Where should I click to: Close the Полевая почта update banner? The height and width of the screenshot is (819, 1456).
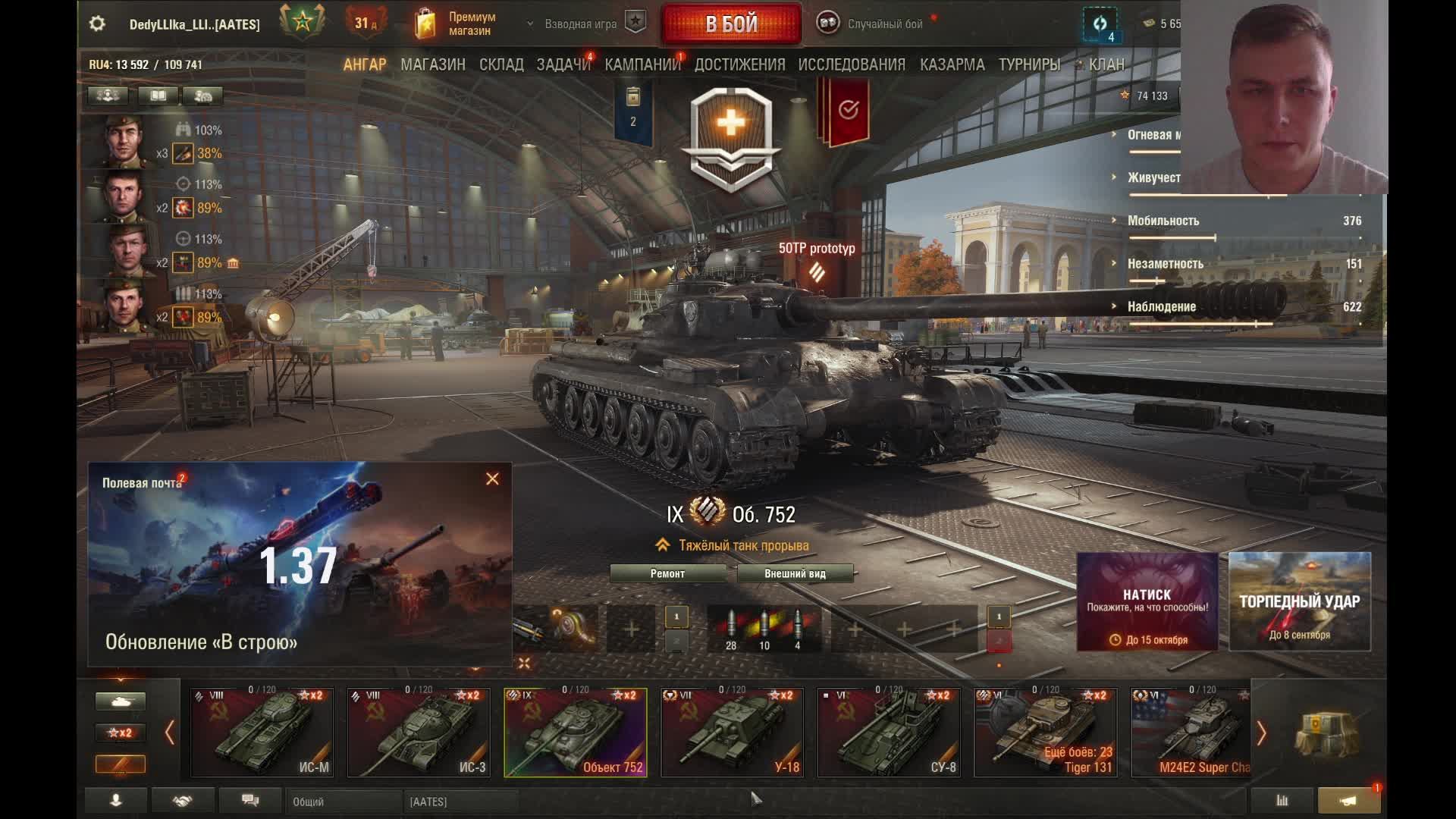click(x=492, y=479)
